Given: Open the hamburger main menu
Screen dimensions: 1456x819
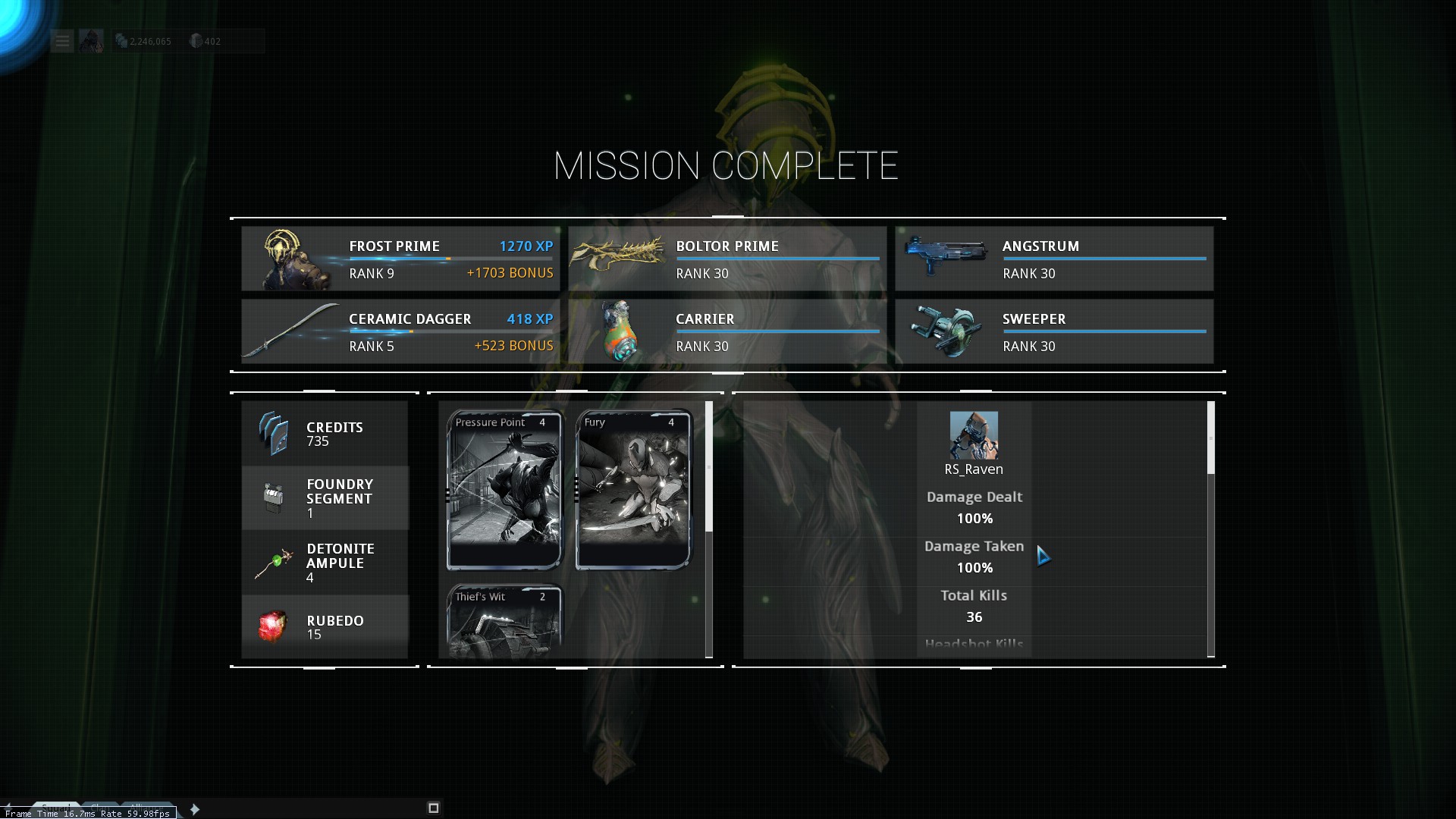Looking at the screenshot, I should tap(62, 41).
